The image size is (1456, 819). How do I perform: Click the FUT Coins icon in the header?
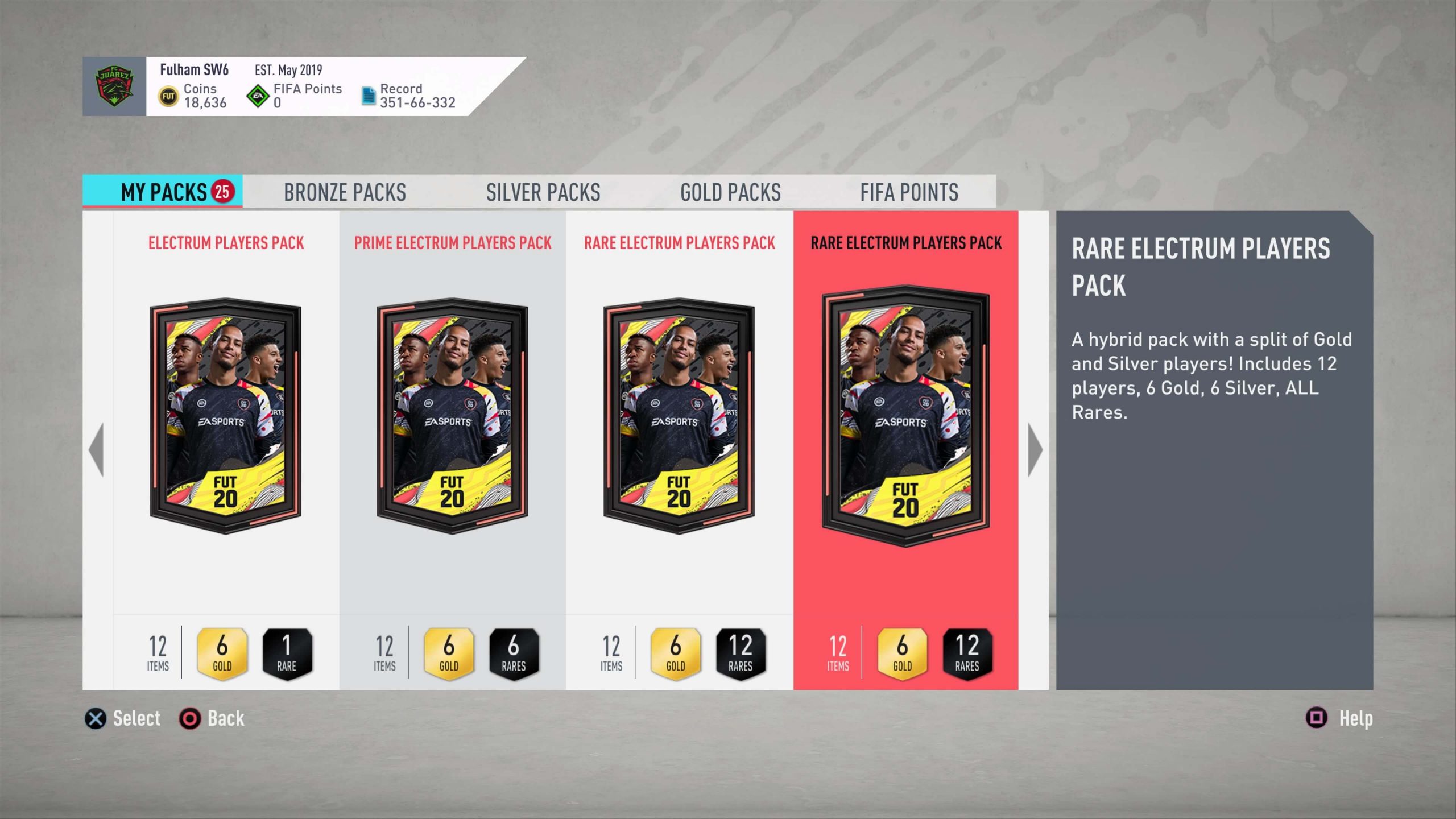[167, 96]
